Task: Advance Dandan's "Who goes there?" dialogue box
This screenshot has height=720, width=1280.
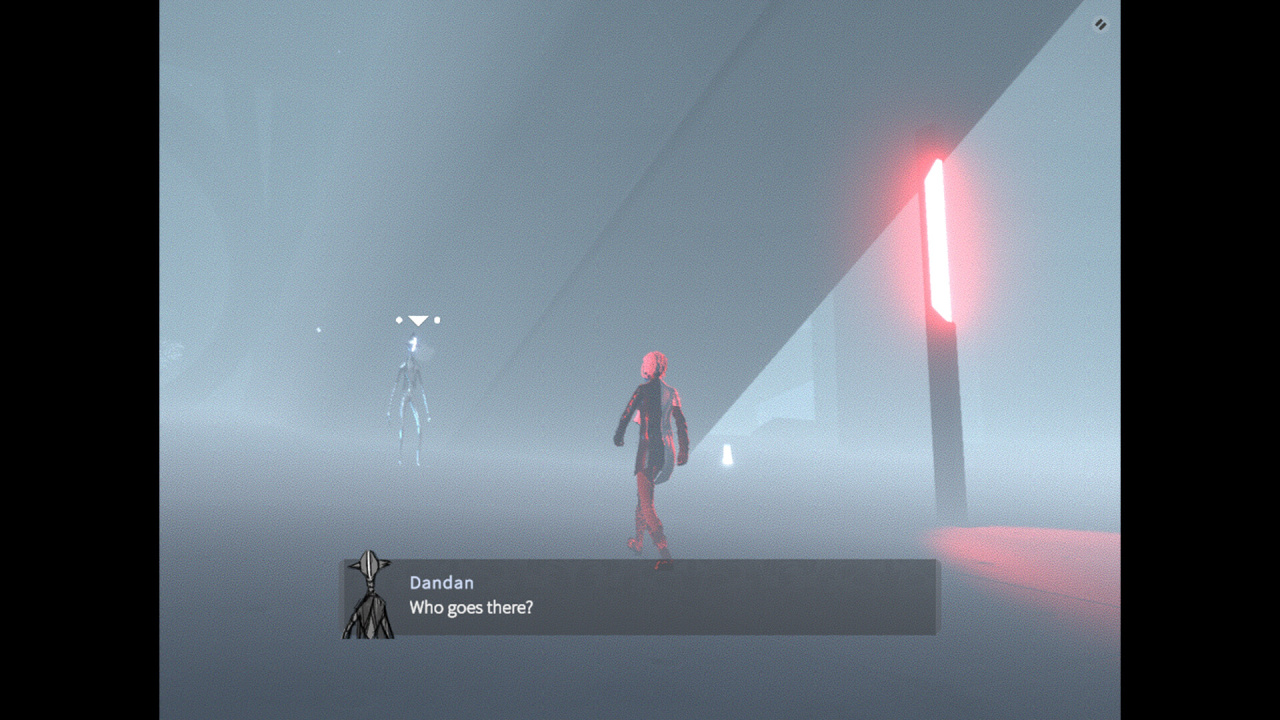Action: [x=640, y=597]
